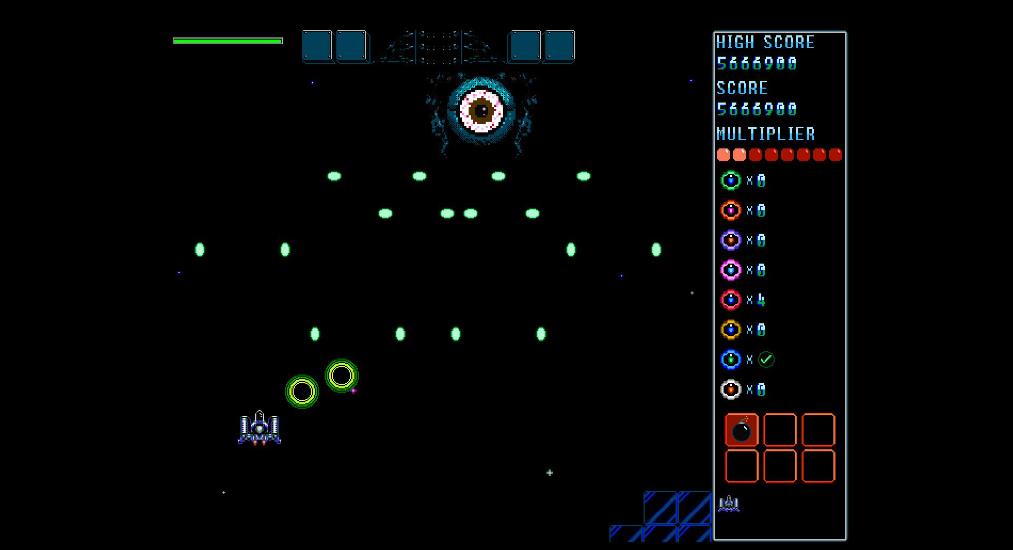The height and width of the screenshot is (550, 1013).
Task: Choose the yellow orb weapon icon
Action: (x=731, y=330)
